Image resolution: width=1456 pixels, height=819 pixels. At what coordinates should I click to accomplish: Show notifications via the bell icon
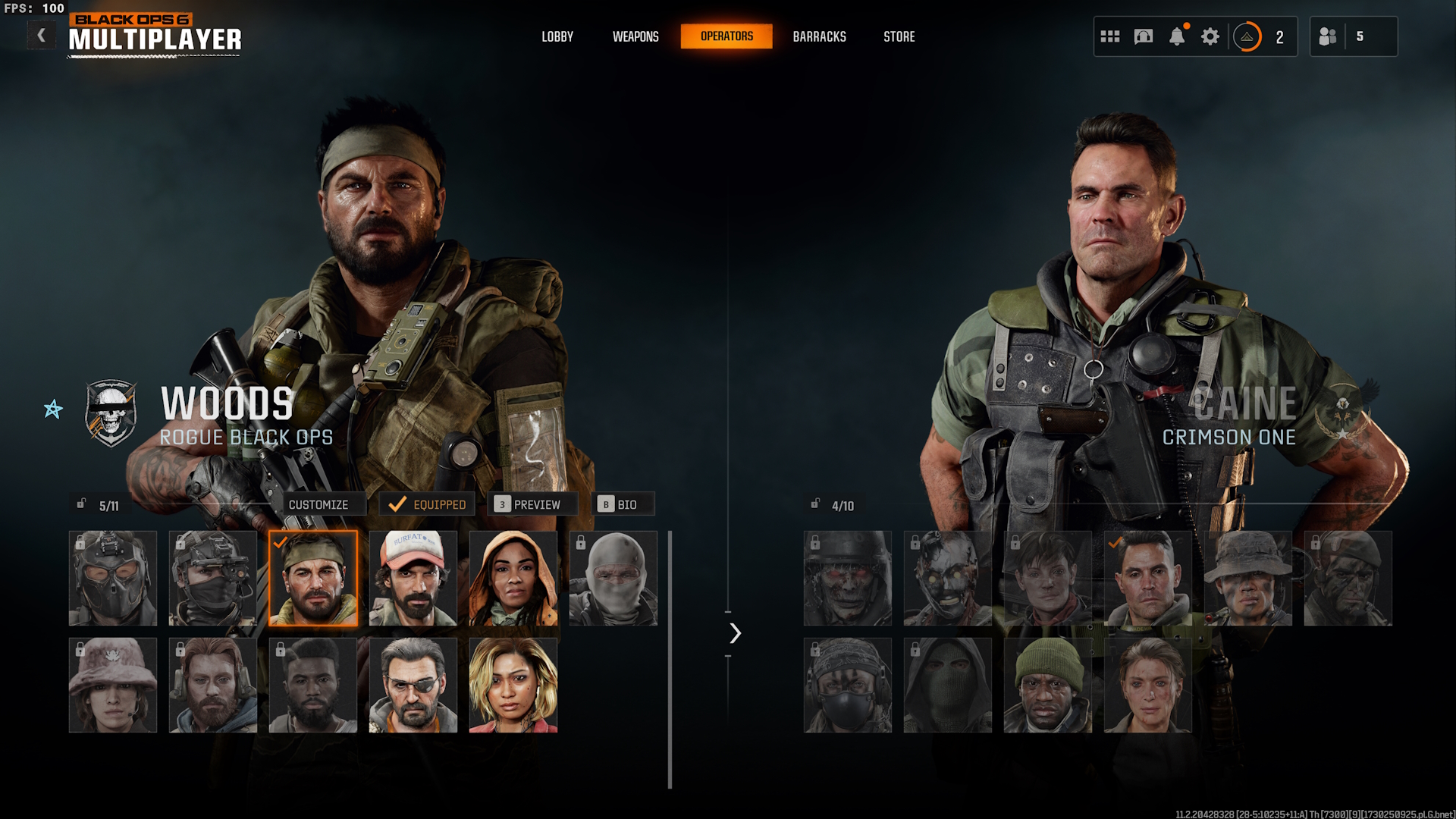(x=1177, y=36)
